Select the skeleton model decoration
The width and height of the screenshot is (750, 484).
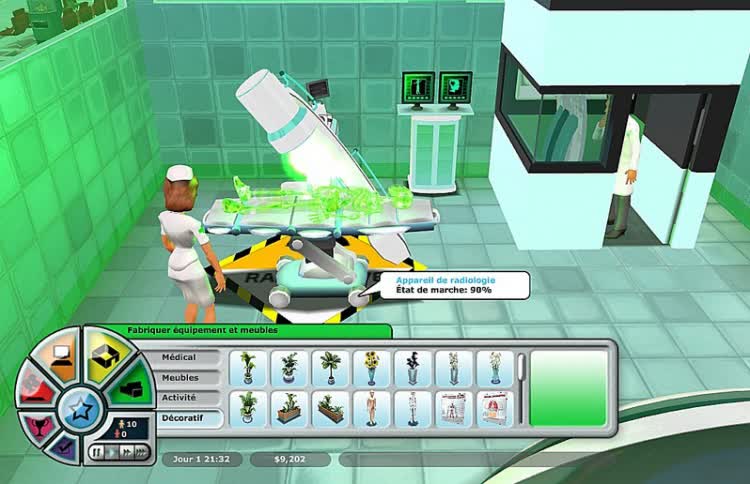pos(412,408)
